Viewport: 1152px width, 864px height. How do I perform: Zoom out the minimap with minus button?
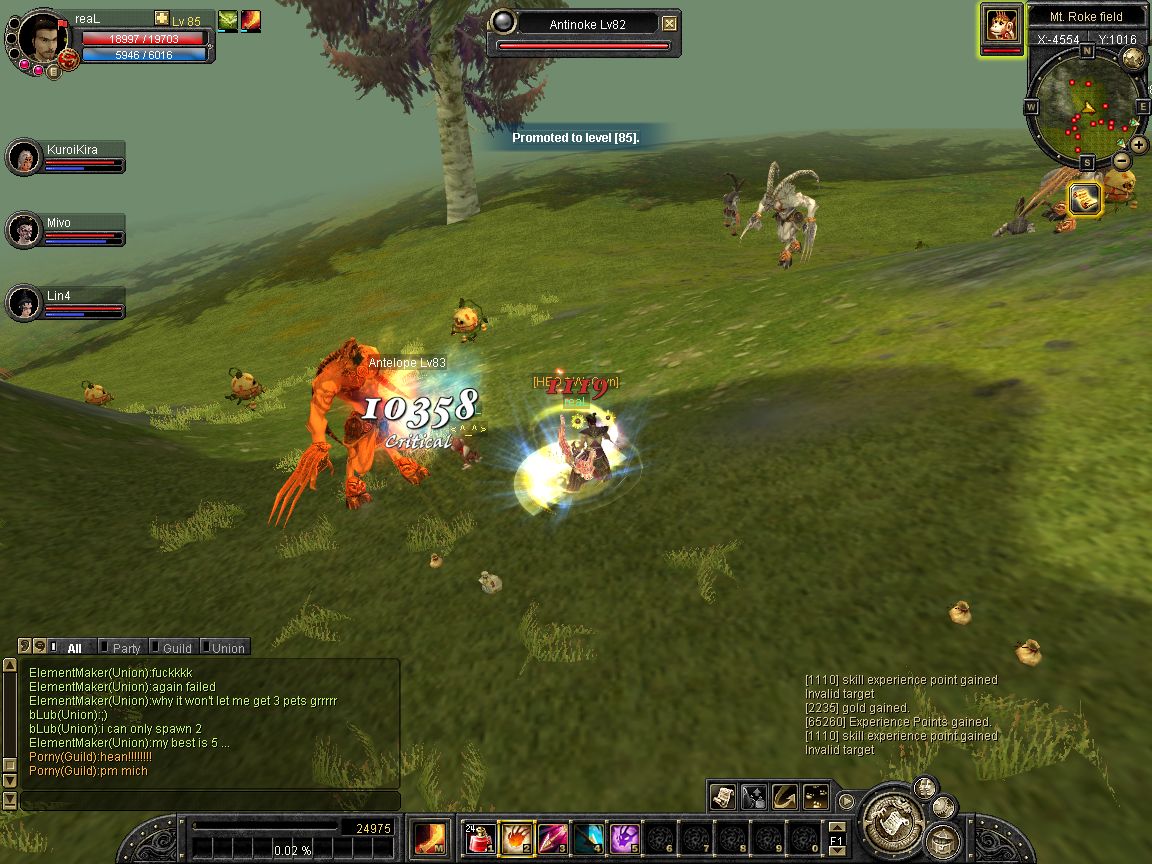(1122, 161)
